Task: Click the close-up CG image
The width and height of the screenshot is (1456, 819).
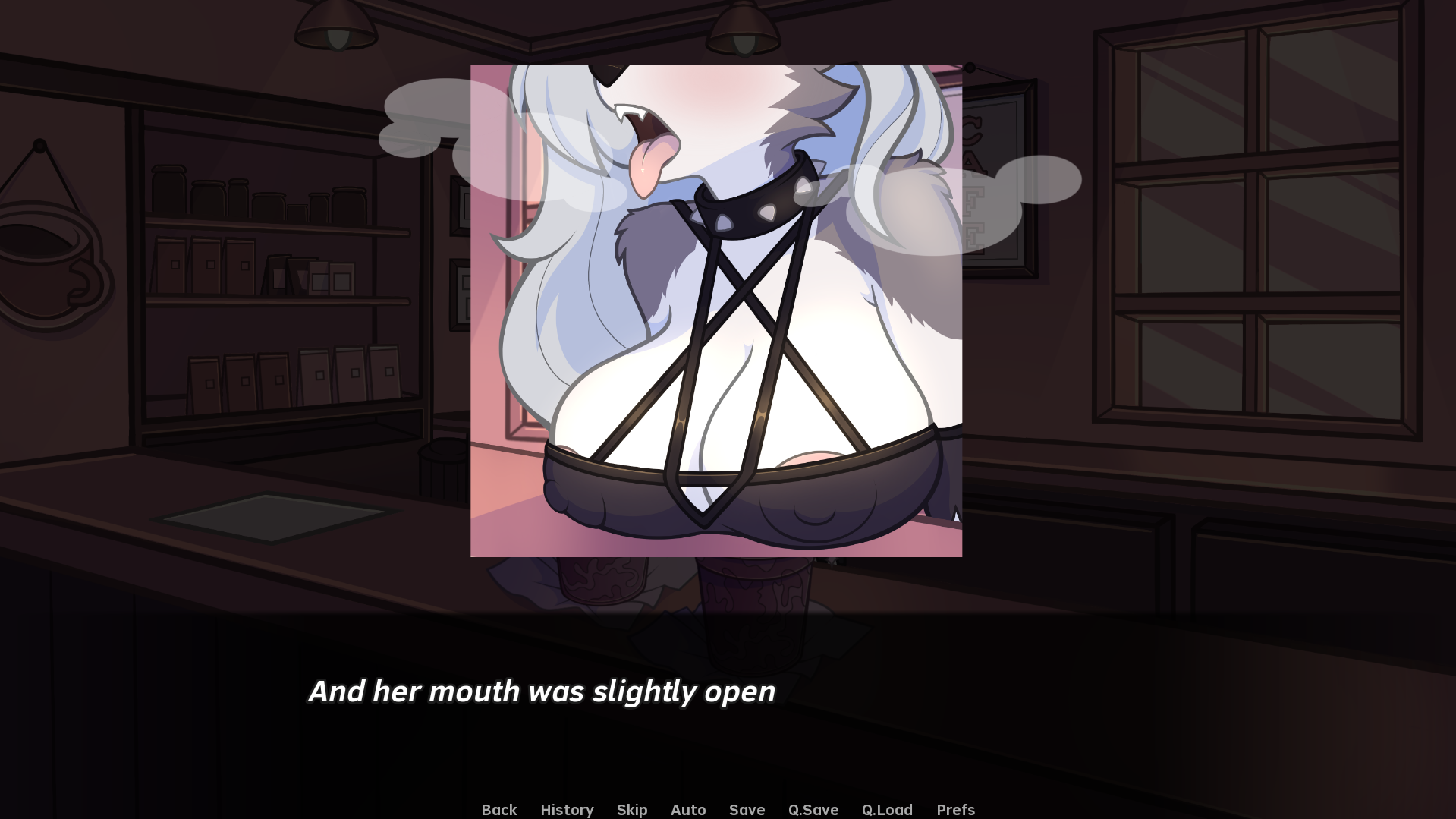Action: [x=716, y=310]
